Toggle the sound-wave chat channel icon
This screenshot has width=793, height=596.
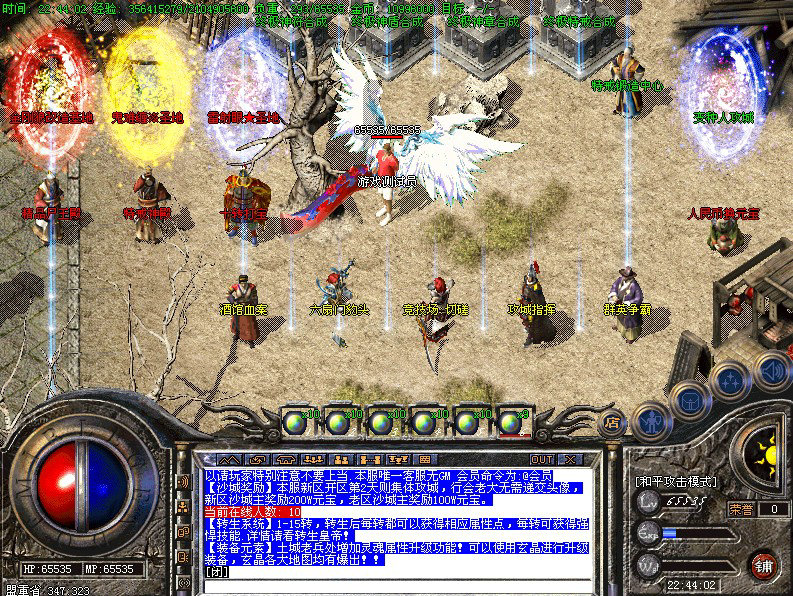point(183,481)
